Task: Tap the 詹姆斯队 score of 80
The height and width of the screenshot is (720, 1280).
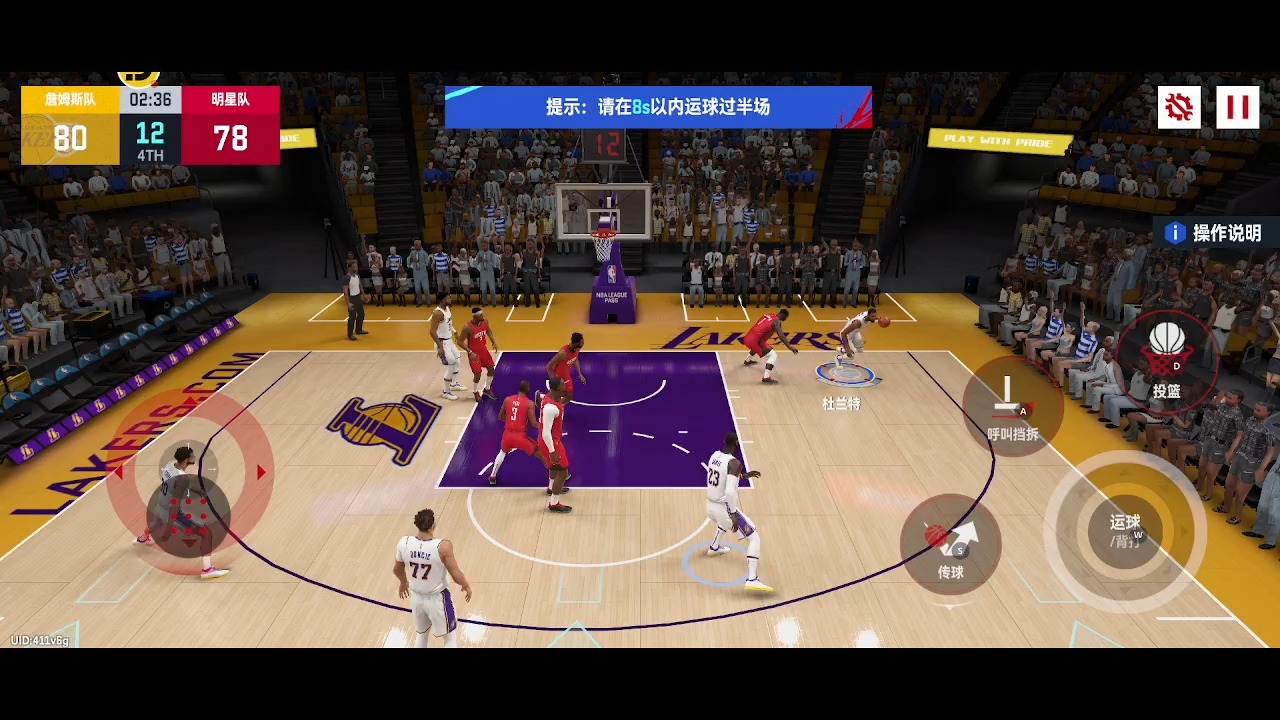Action: click(70, 138)
